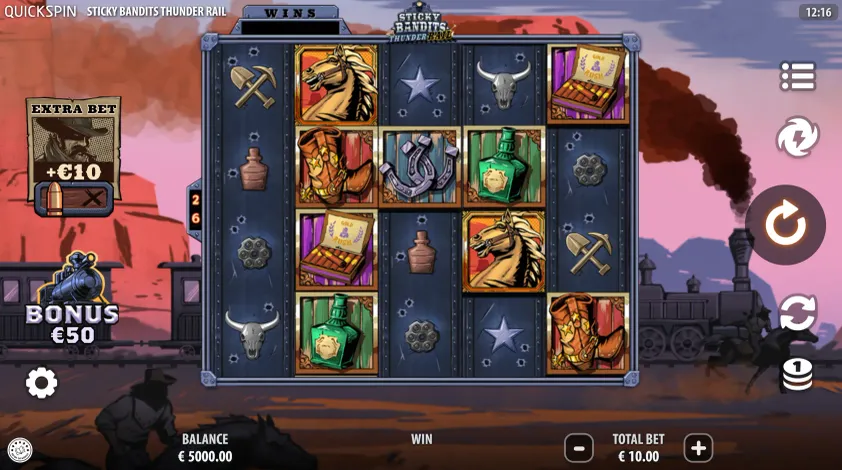Click the Quickspin logo
The height and width of the screenshot is (470, 842).
pyautogui.click(x=39, y=11)
